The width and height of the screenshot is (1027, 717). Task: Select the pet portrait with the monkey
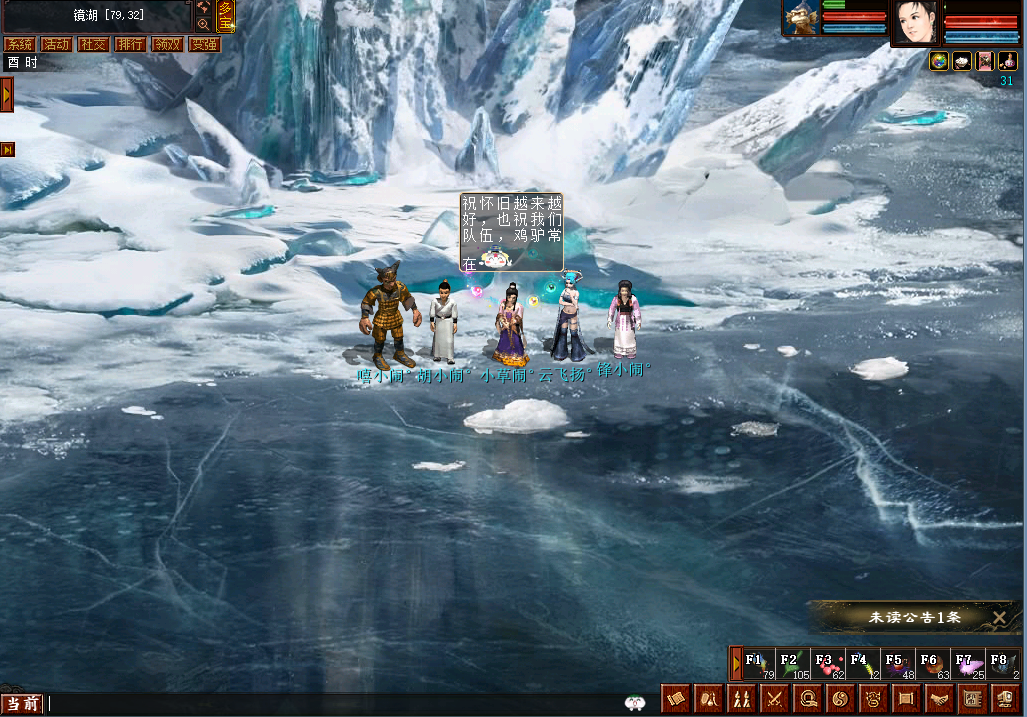click(801, 19)
